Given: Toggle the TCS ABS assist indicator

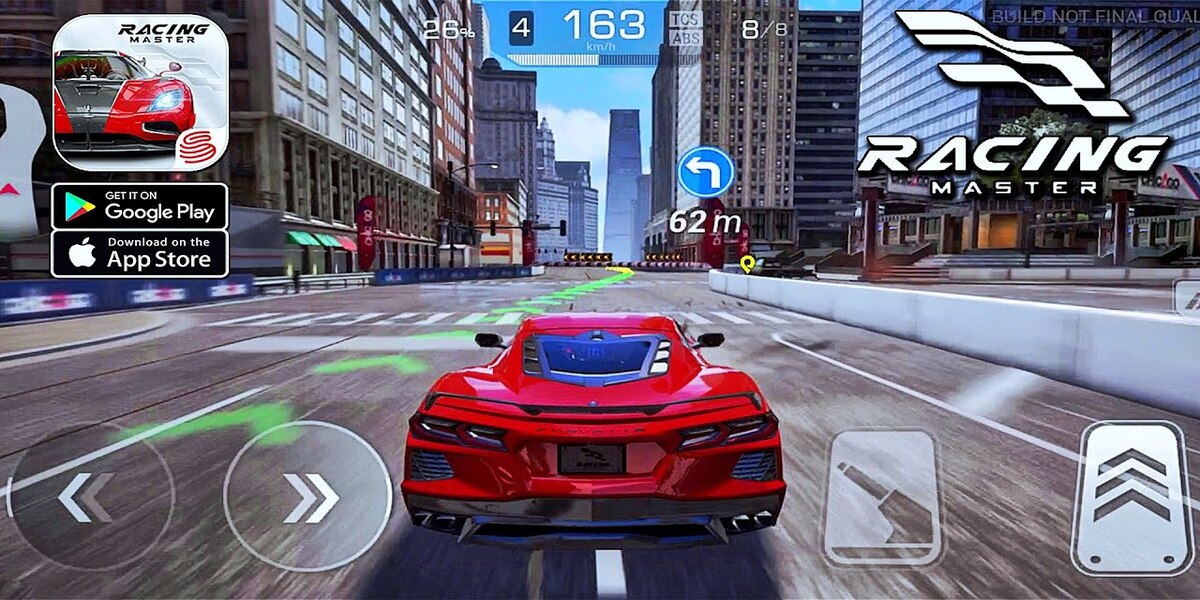Looking at the screenshot, I should [684, 28].
